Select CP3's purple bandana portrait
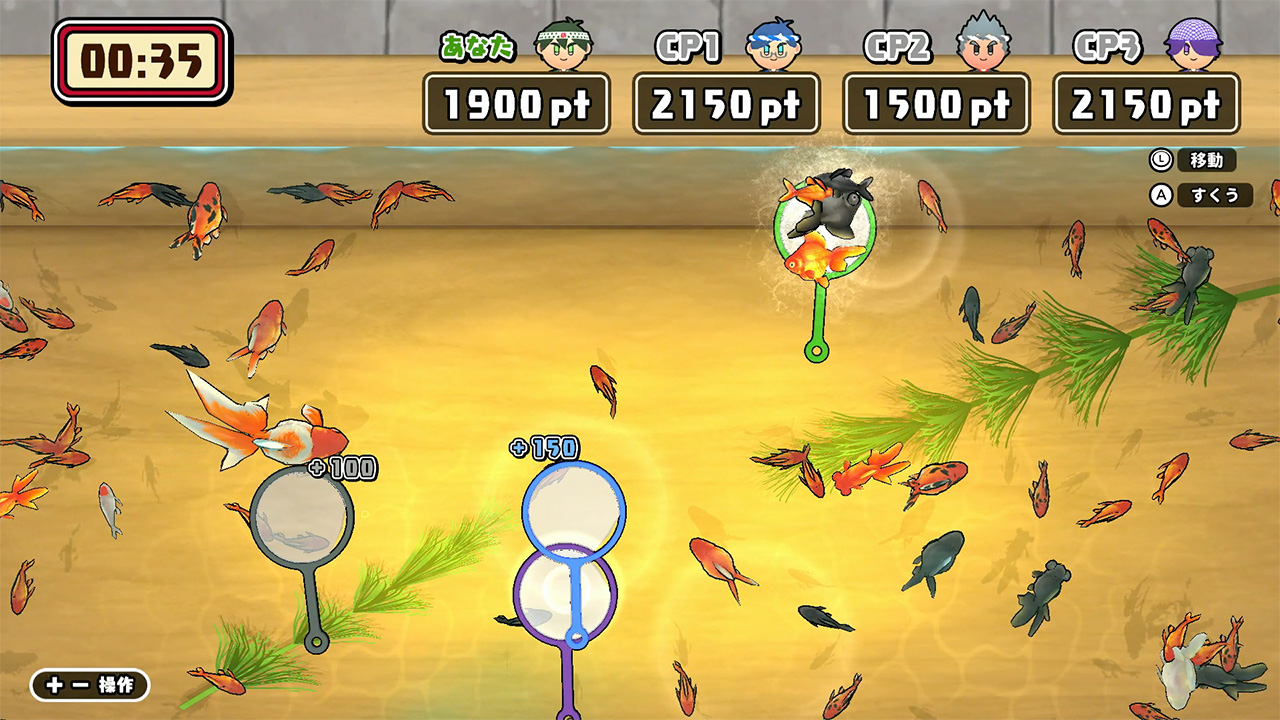The image size is (1280, 720). pyautogui.click(x=1194, y=44)
